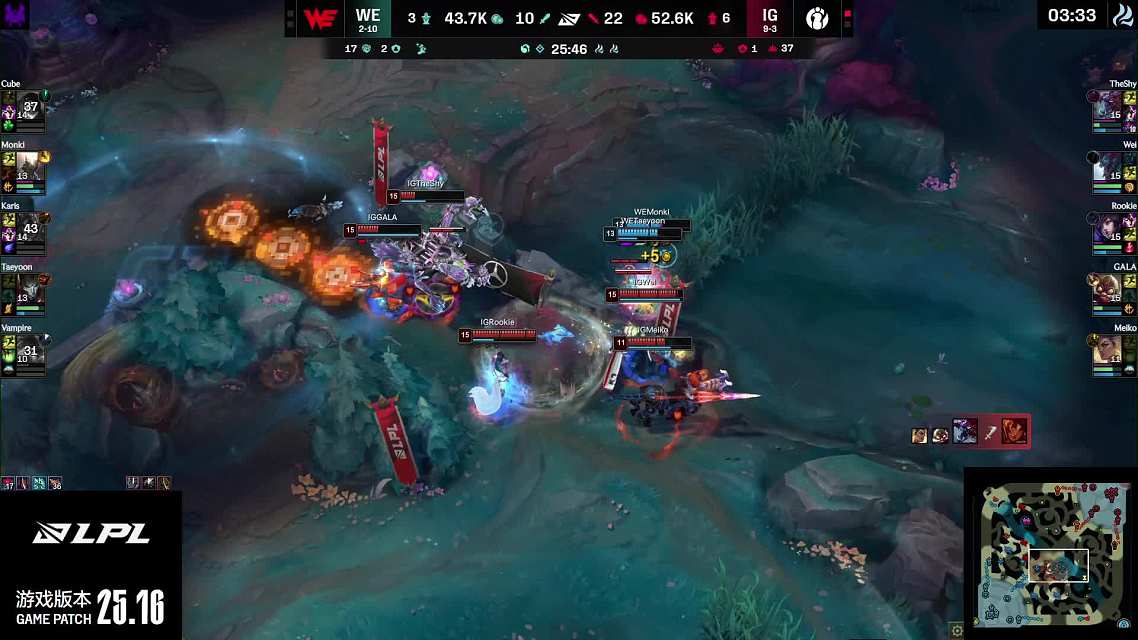Click the minimap's bottom-right corner button
The height and width of the screenshot is (640, 1138).
click(x=1129, y=631)
